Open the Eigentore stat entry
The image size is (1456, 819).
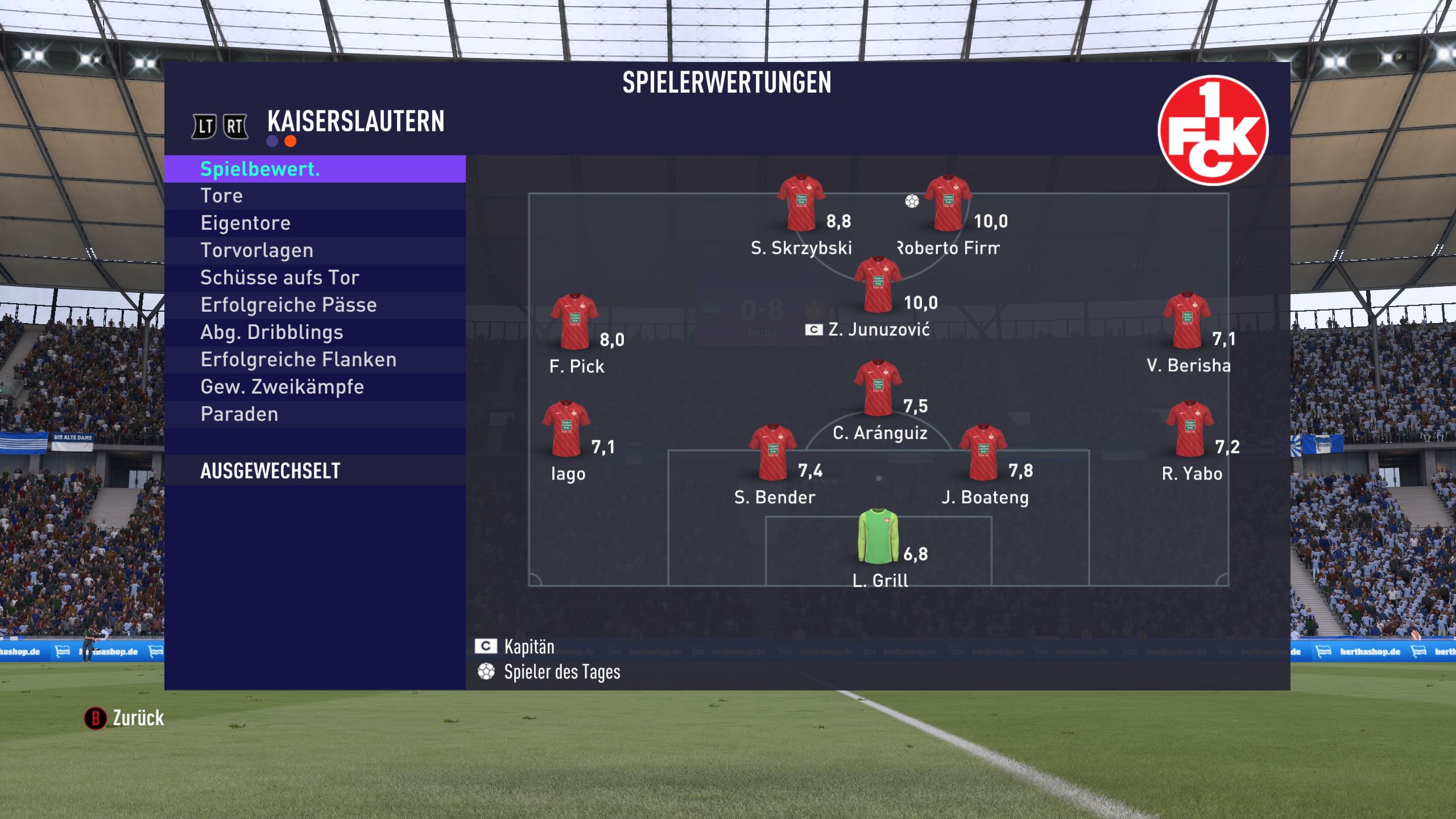tap(315, 223)
